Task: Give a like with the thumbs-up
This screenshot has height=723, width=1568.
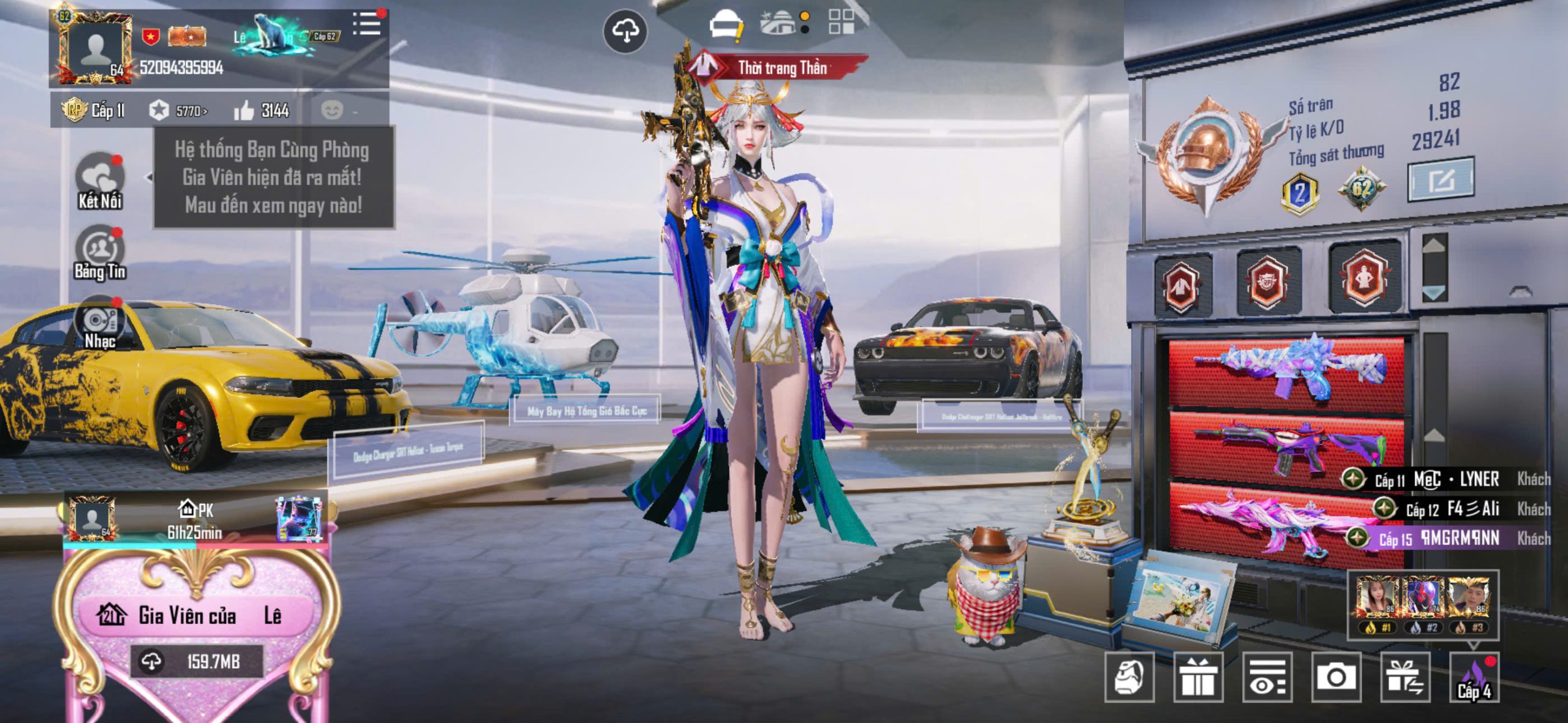Action: [244, 111]
